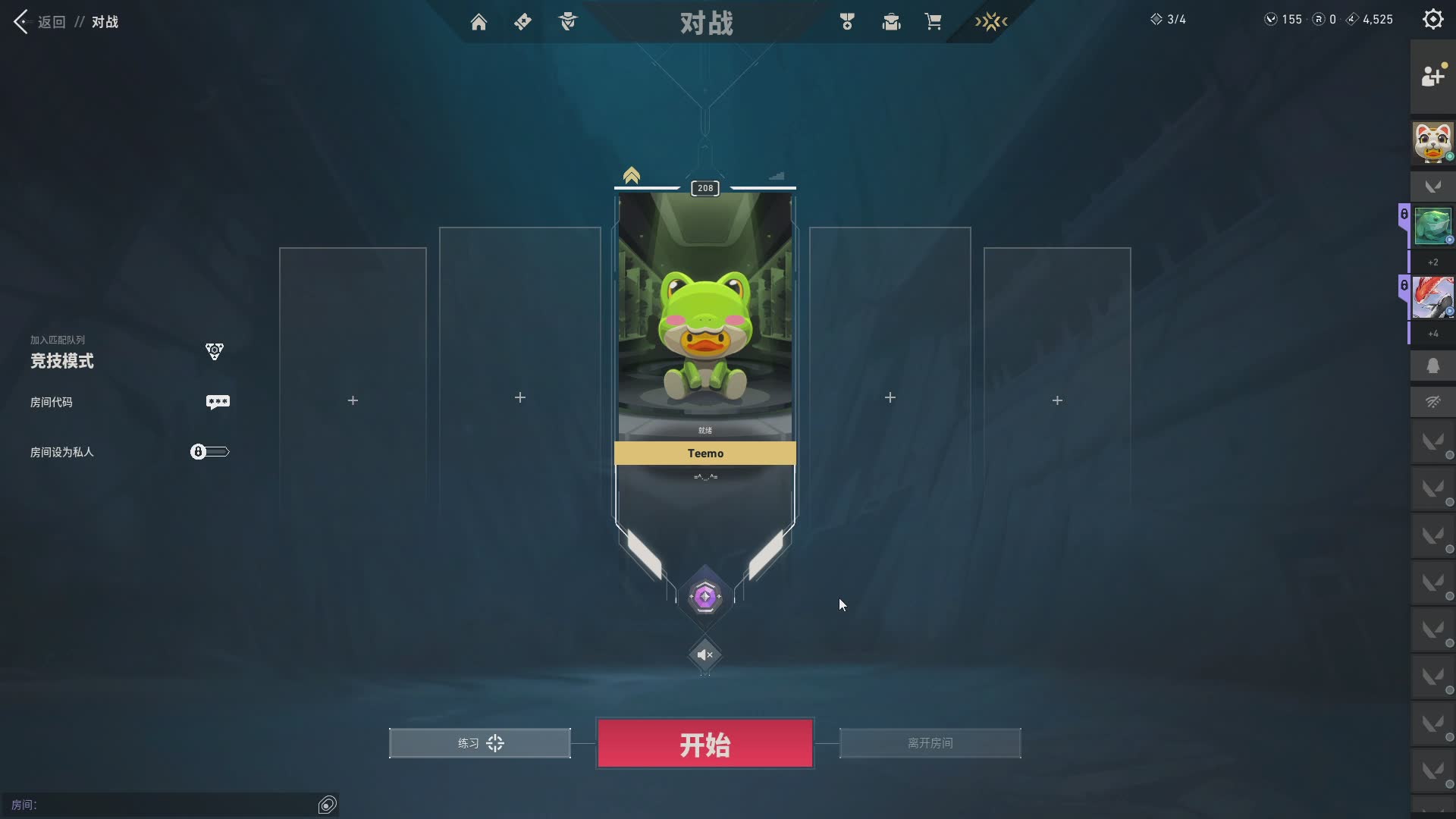
Task: Toggle the muted speaker icon under Teemo
Action: 704,654
